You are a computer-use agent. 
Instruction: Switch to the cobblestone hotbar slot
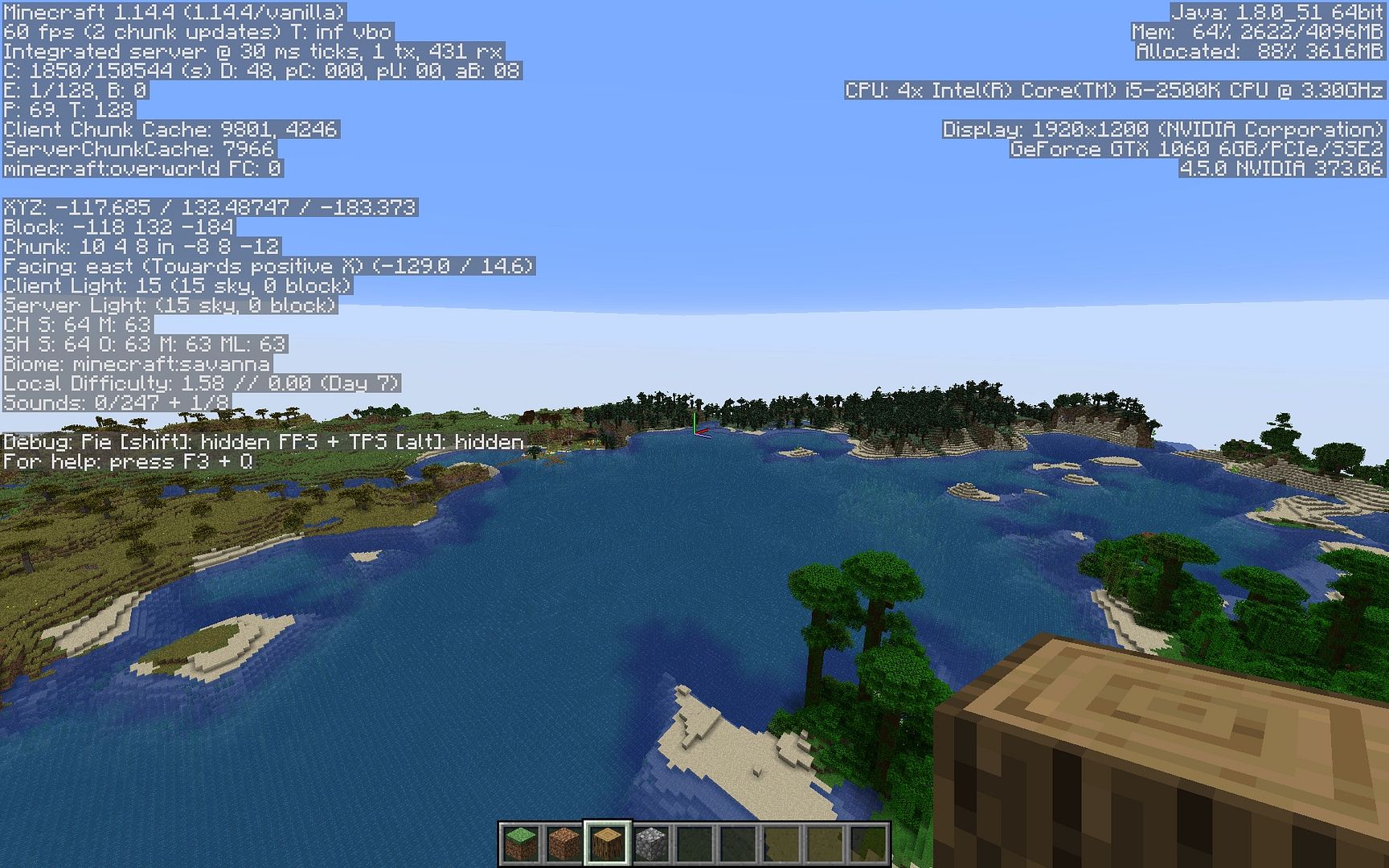click(x=650, y=844)
